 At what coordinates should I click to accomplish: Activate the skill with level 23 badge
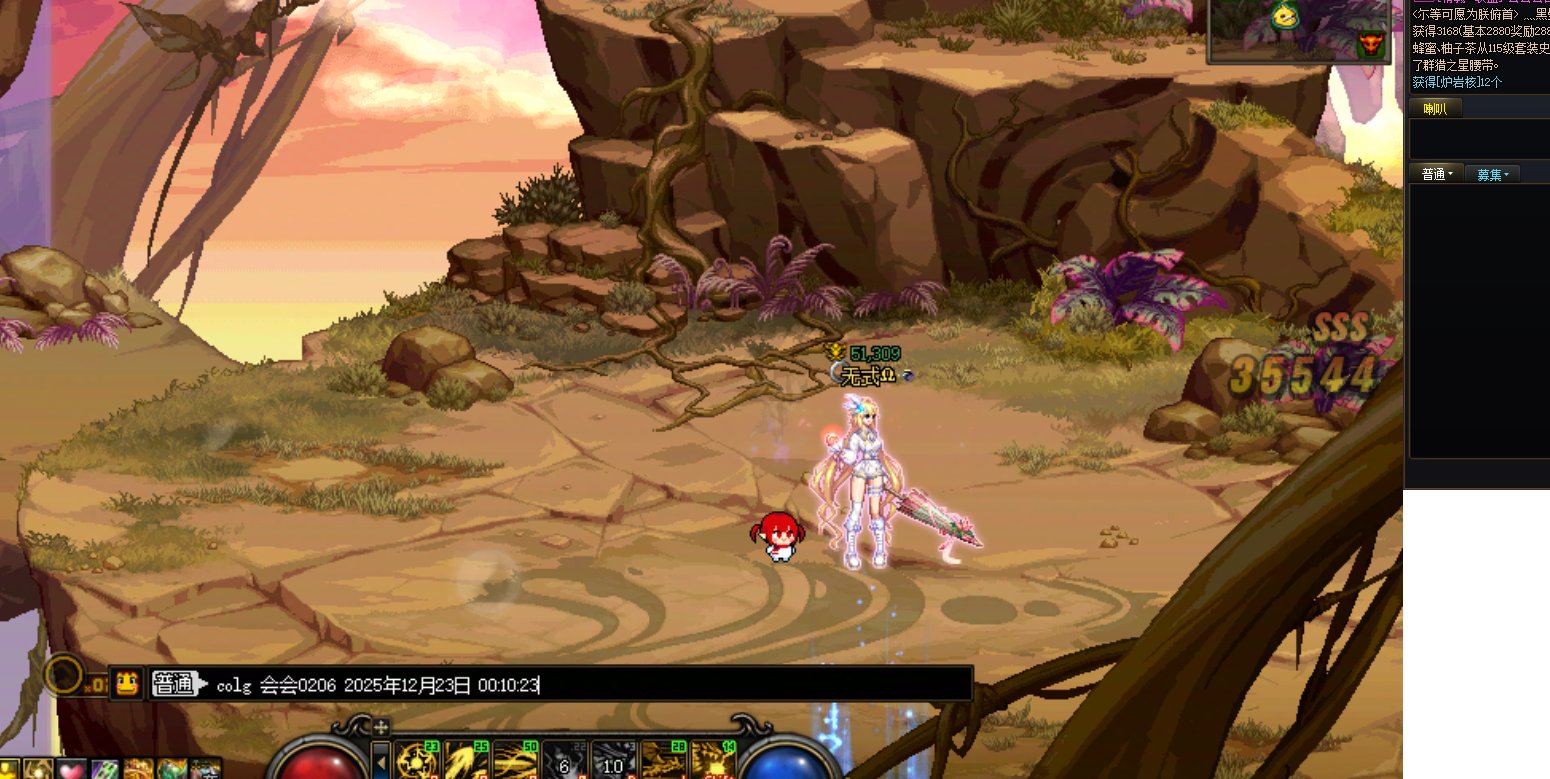[416, 762]
